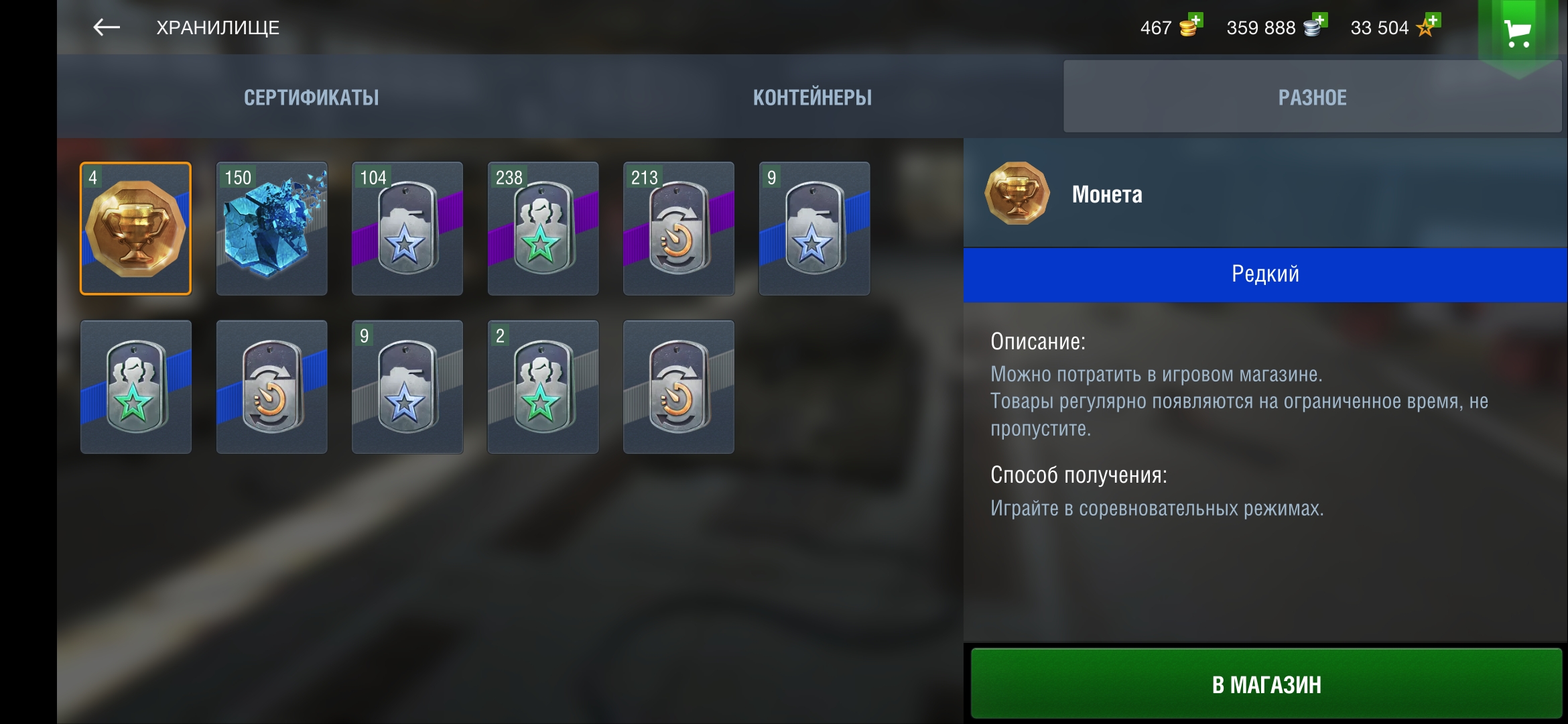Switch to the Сертификаты tab
This screenshot has width=1568, height=724.
[x=311, y=98]
